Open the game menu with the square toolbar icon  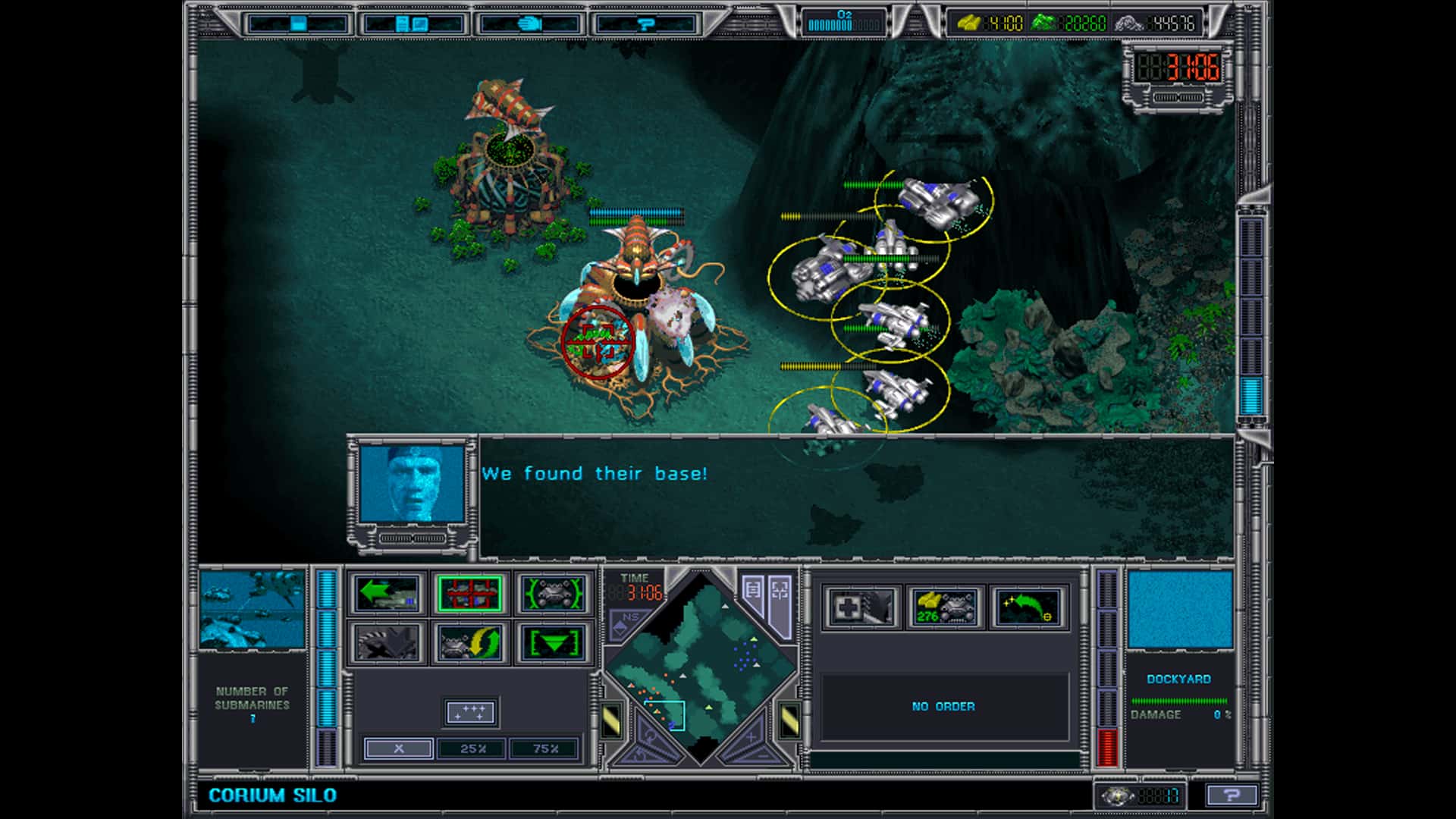pos(298,24)
